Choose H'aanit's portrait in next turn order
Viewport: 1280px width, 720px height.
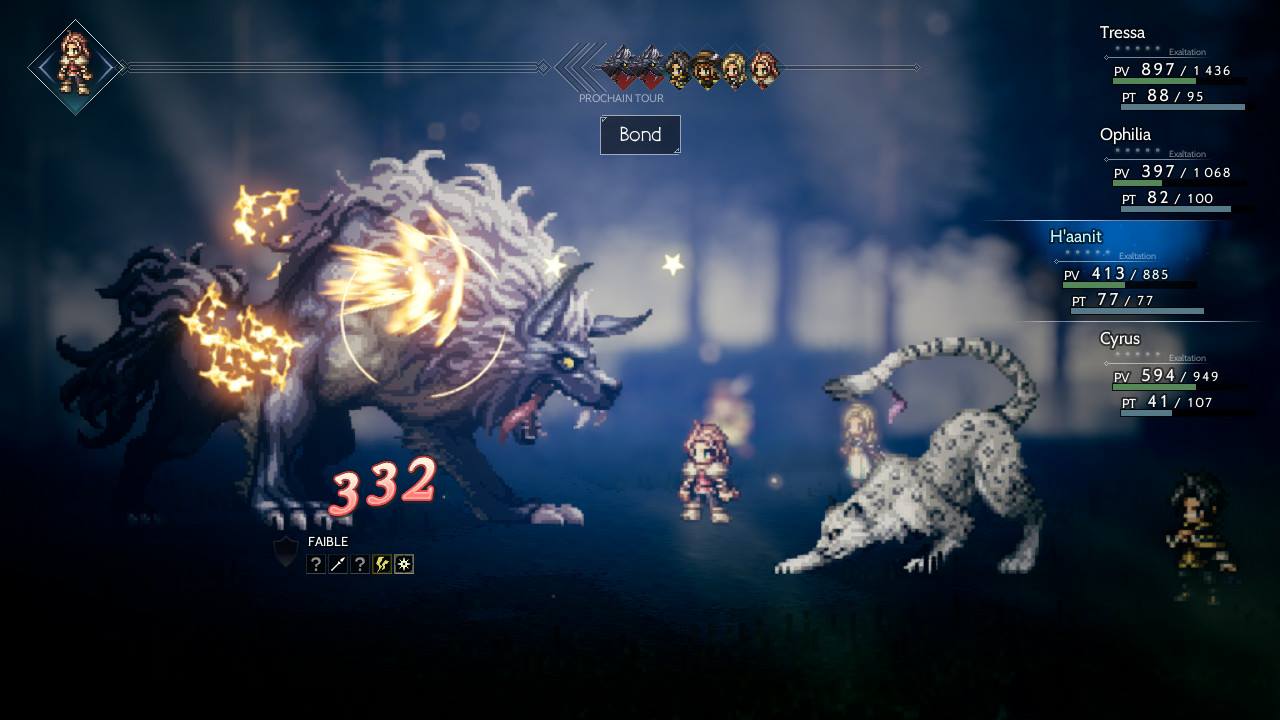point(764,68)
